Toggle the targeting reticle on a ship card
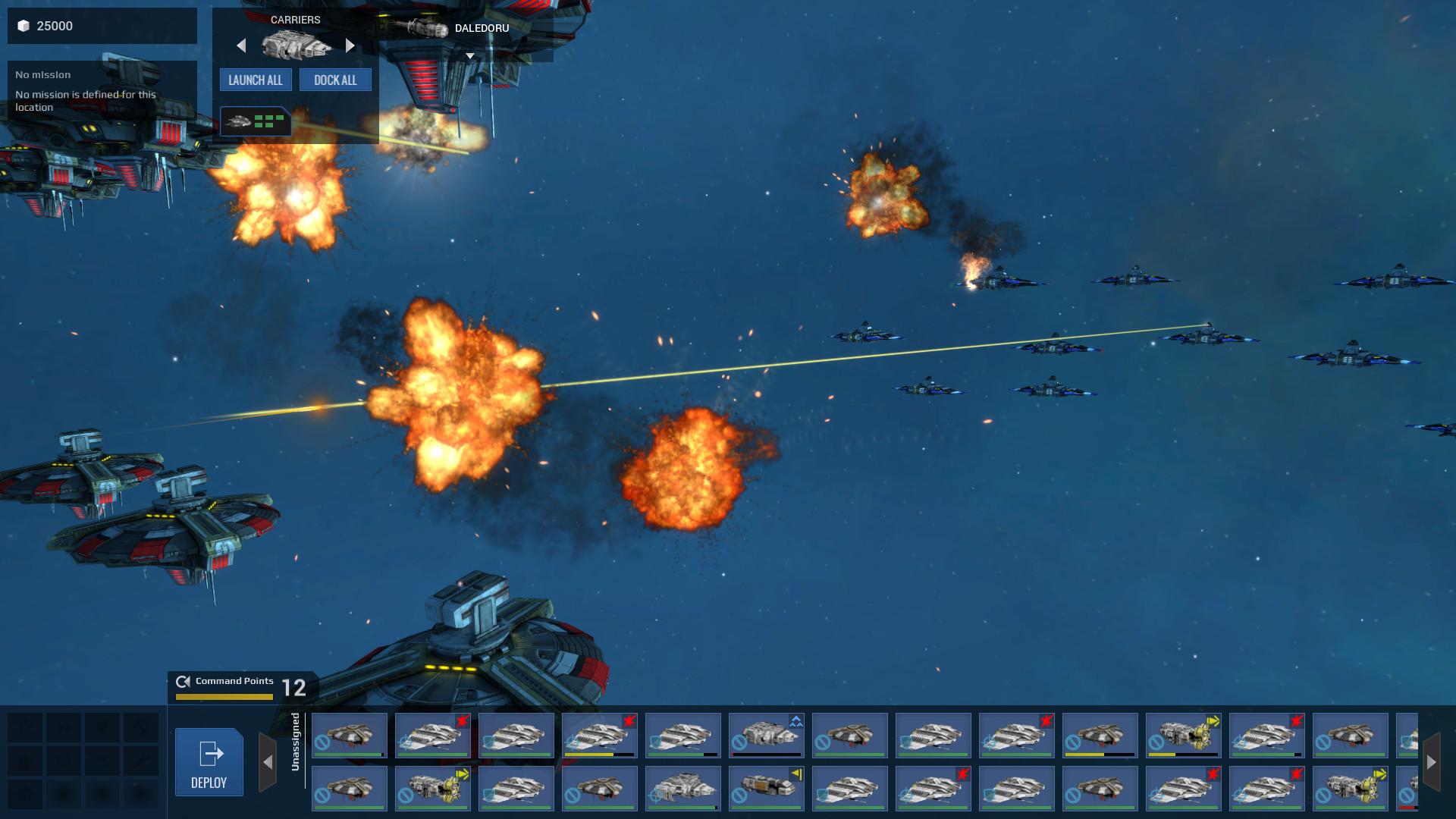 coord(405,742)
